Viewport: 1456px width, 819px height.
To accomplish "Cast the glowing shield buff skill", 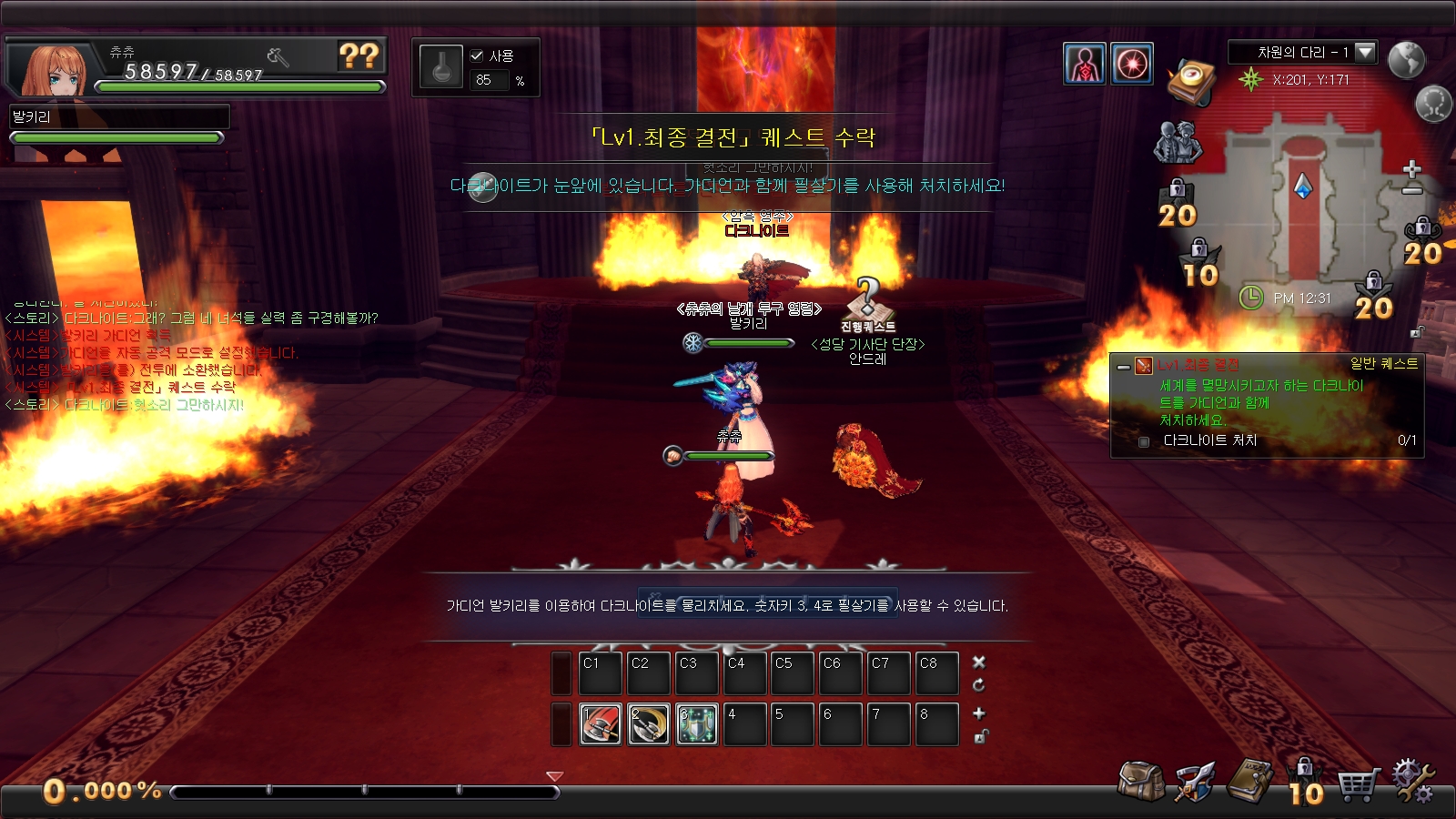I will [x=697, y=724].
